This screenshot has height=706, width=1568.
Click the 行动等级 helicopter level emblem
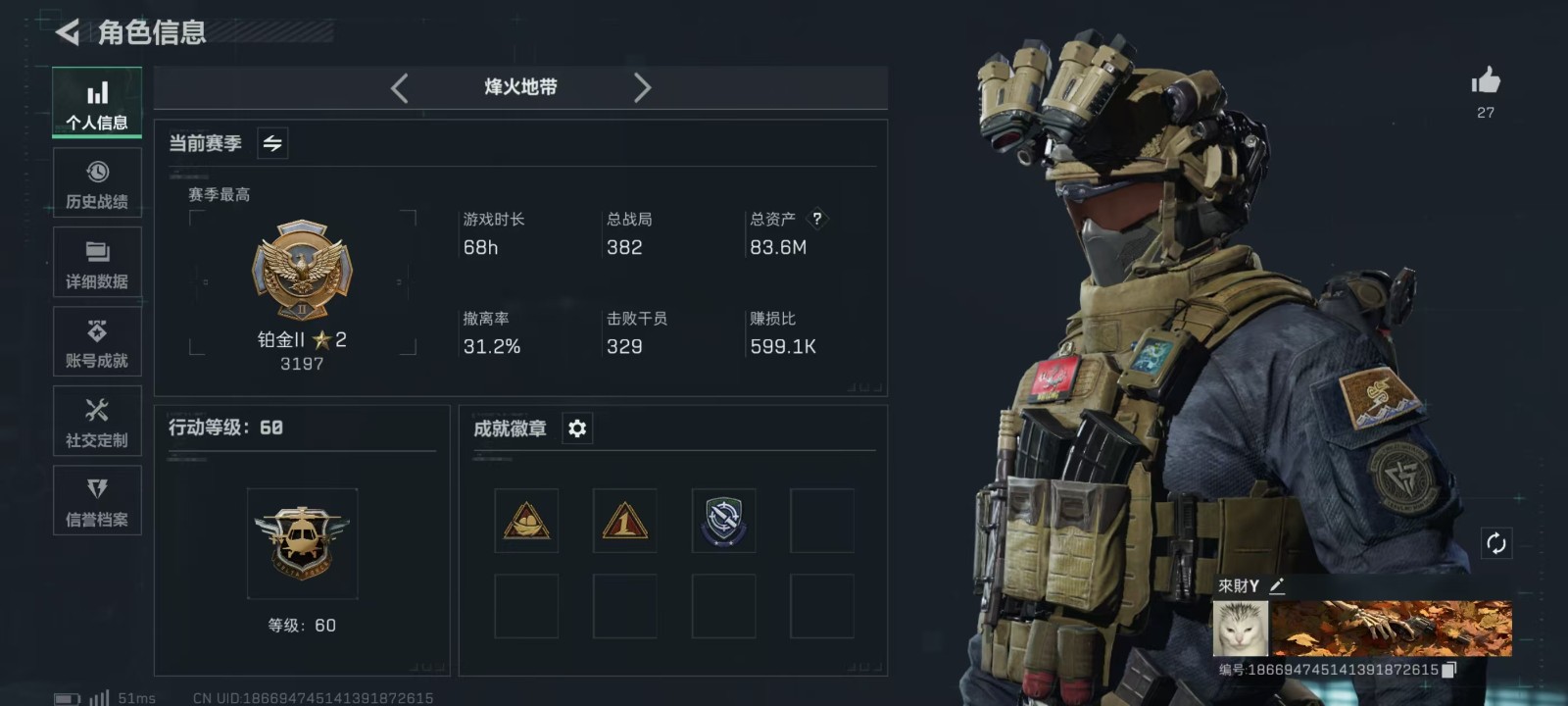tap(302, 543)
